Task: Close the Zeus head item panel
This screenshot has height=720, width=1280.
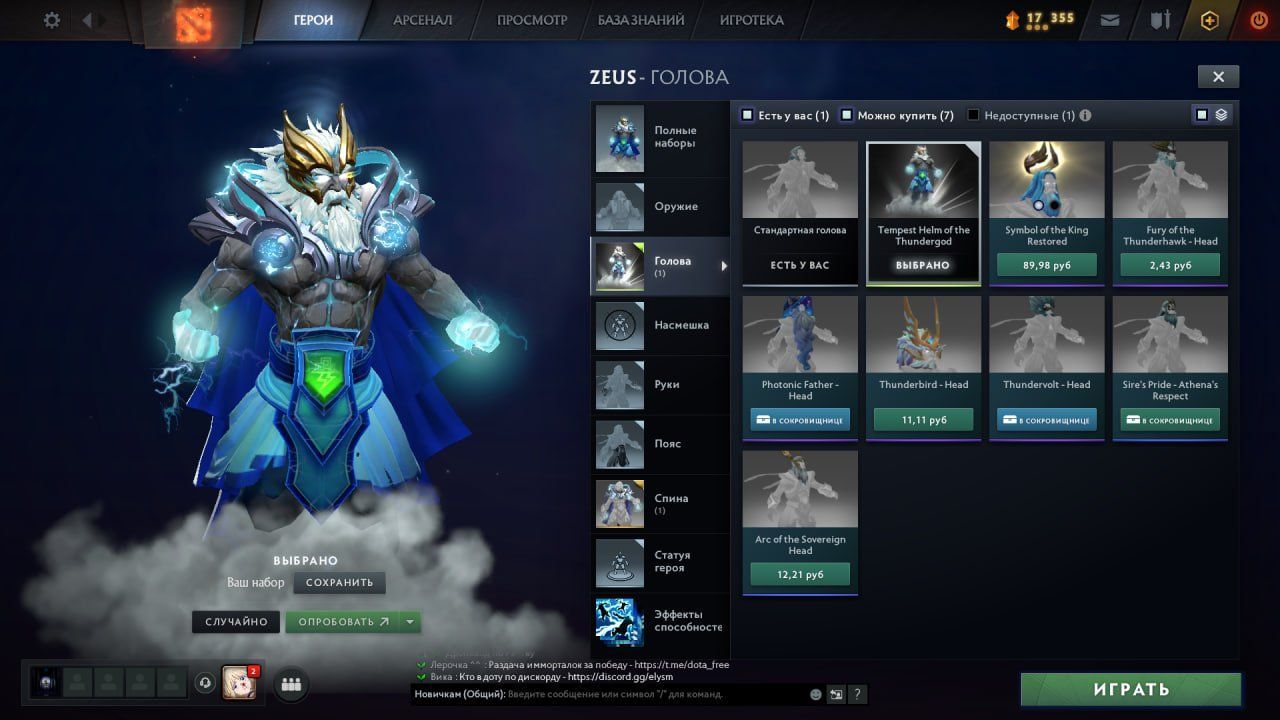Action: point(1218,77)
